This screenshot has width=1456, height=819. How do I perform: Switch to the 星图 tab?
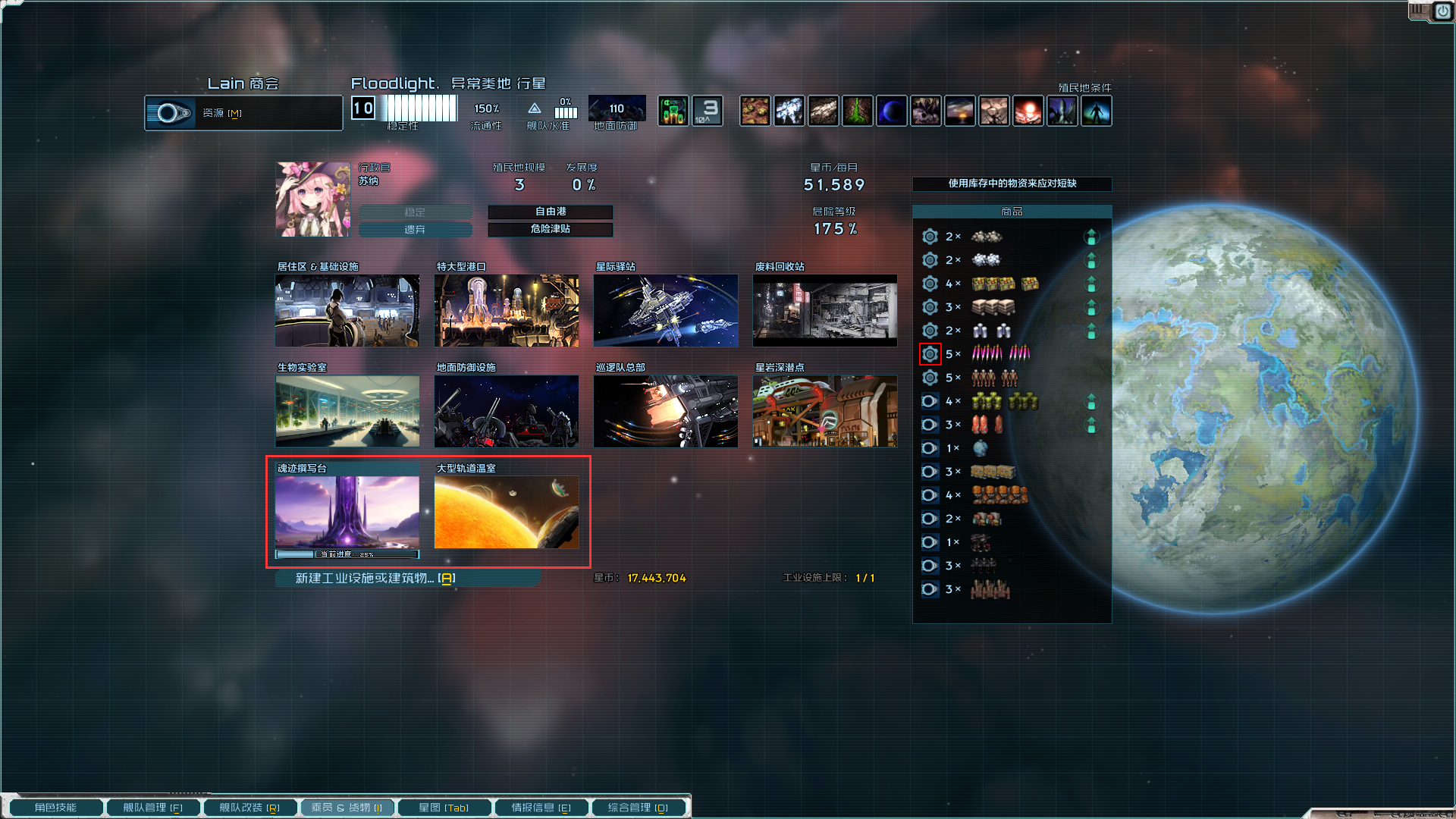click(x=444, y=807)
